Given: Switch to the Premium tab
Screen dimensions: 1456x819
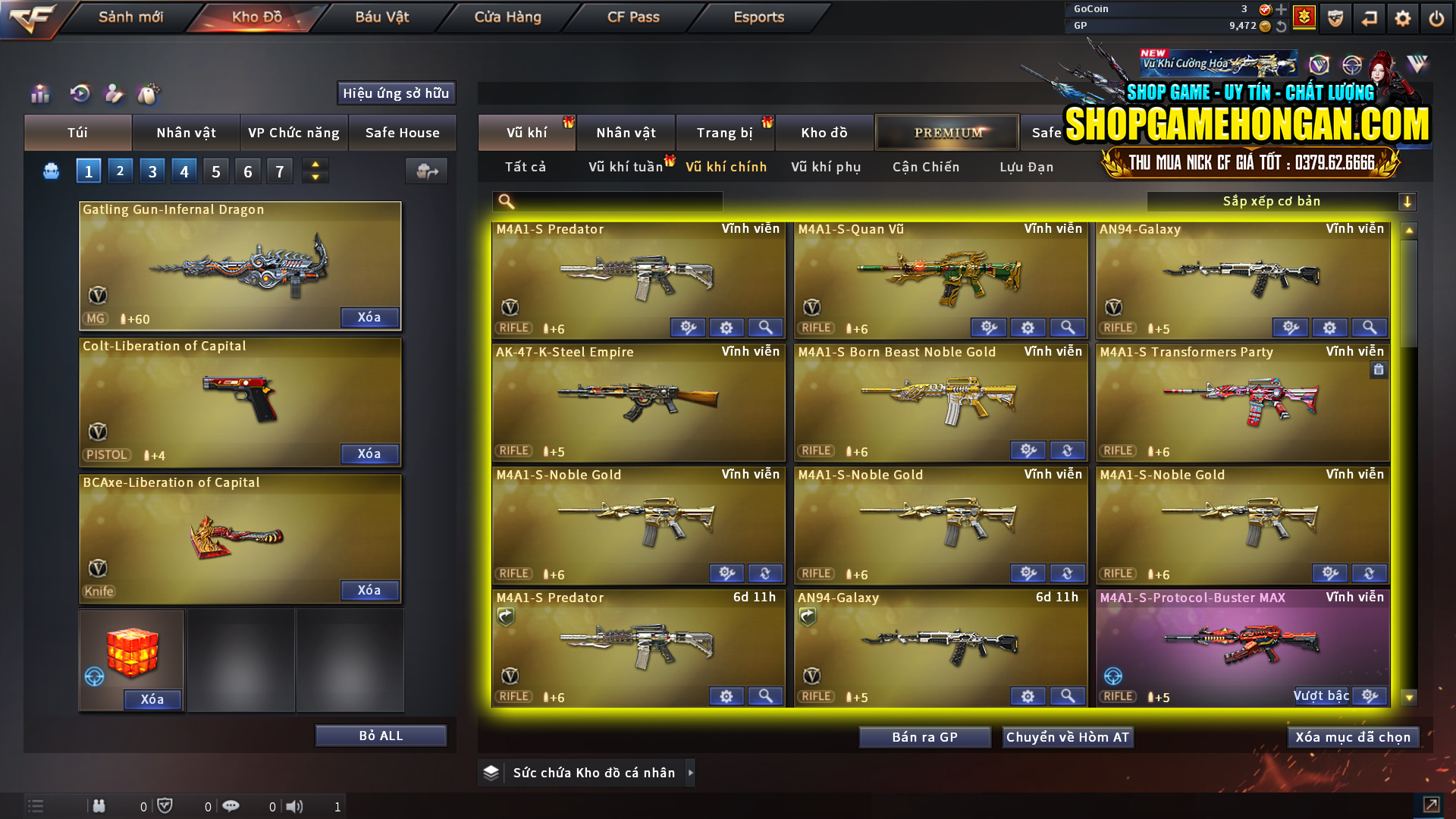Looking at the screenshot, I should 946,132.
